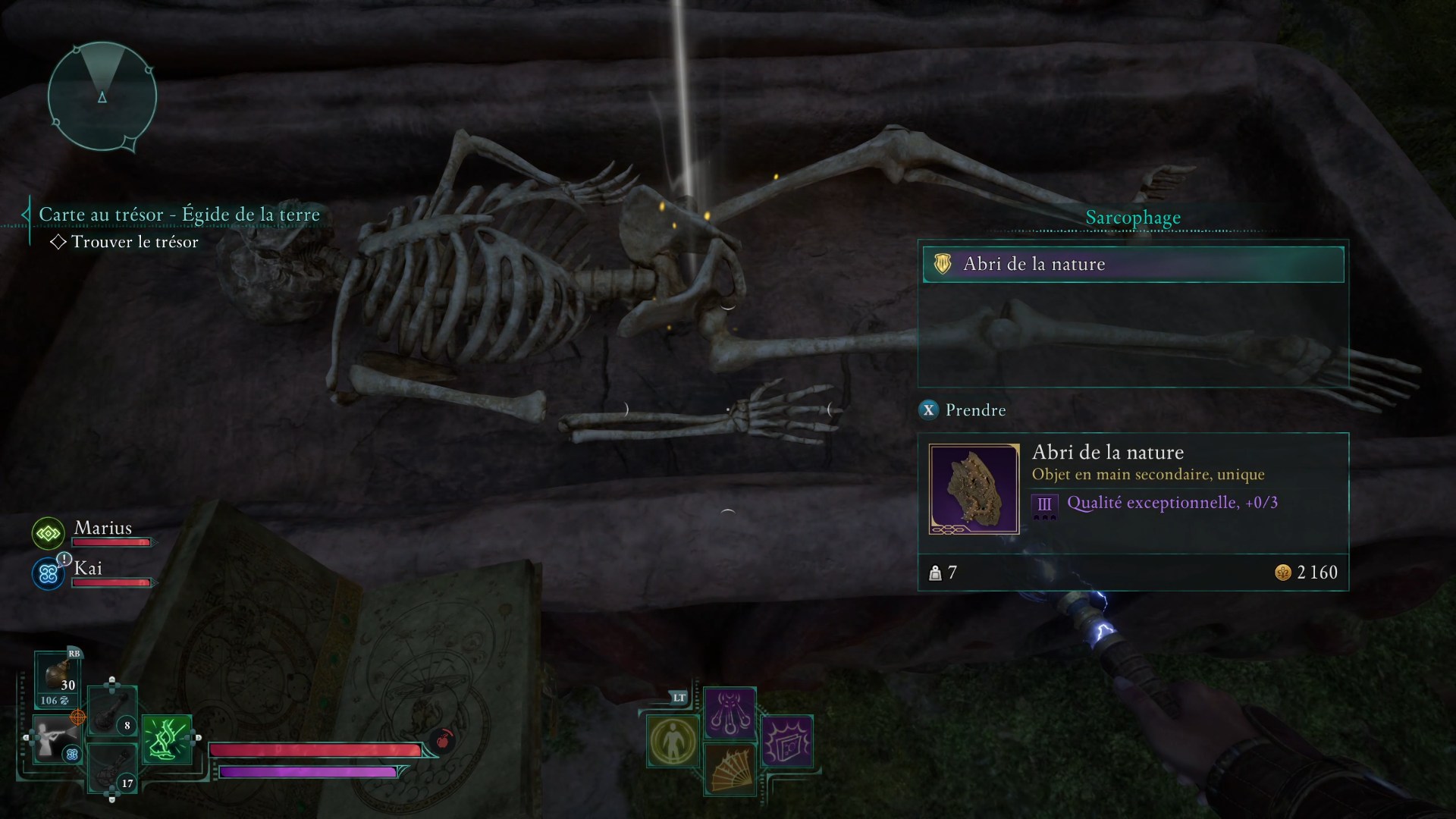
Task: Select the potion slot with count 17
Action: (x=112, y=768)
